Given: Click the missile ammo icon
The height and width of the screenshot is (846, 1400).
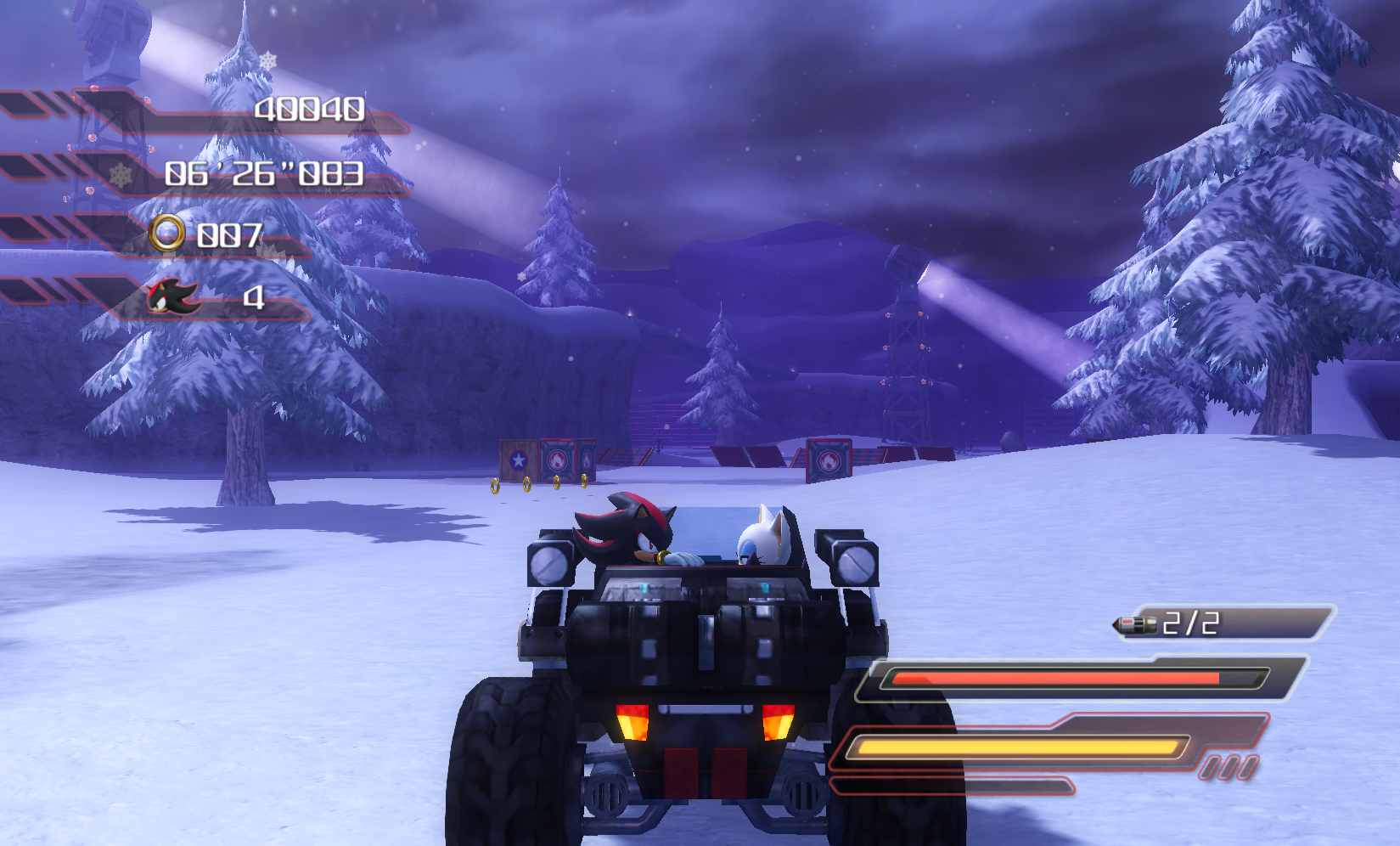Looking at the screenshot, I should tap(1136, 625).
